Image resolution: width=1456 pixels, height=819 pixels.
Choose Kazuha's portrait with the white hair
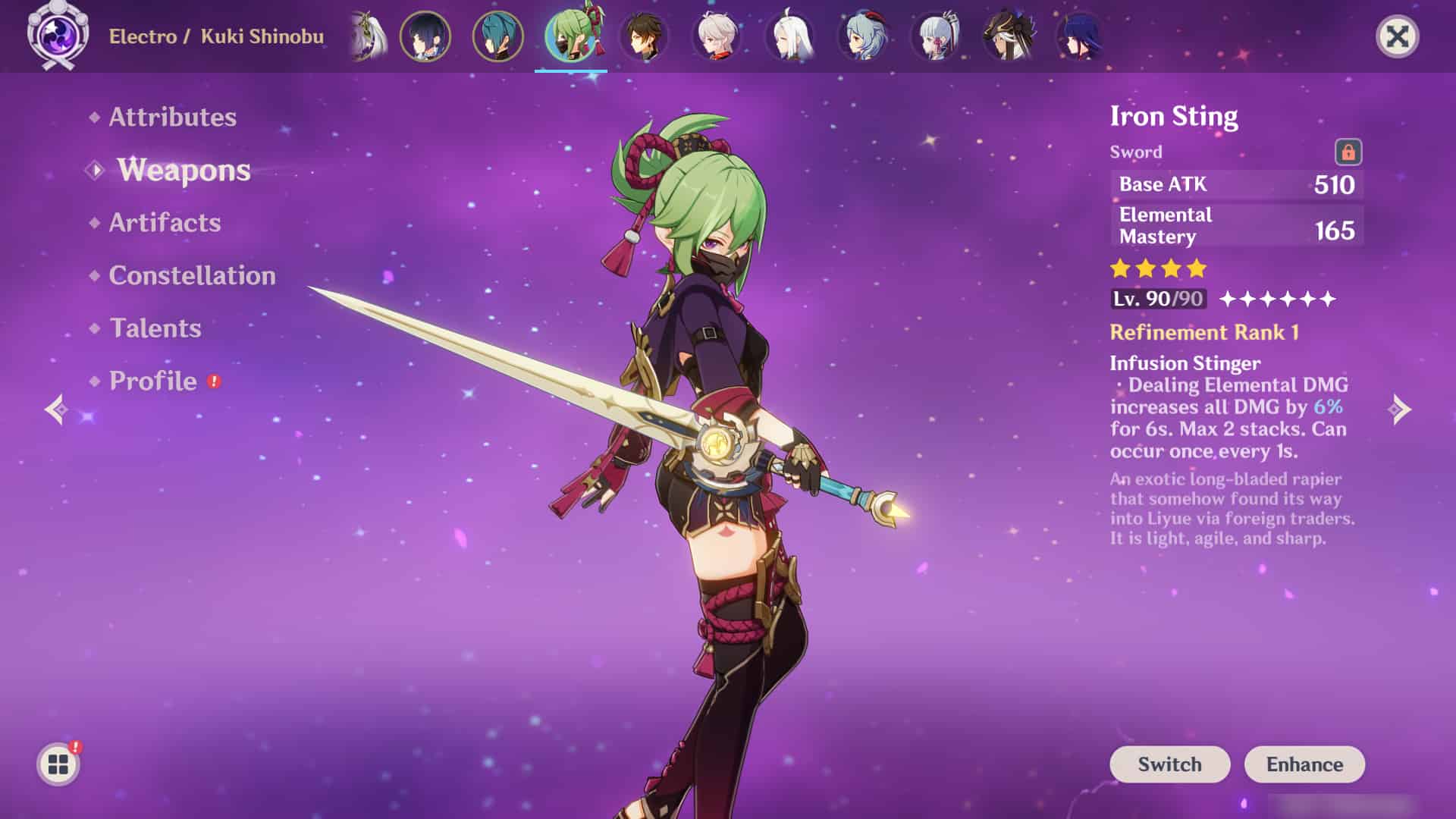tap(717, 36)
